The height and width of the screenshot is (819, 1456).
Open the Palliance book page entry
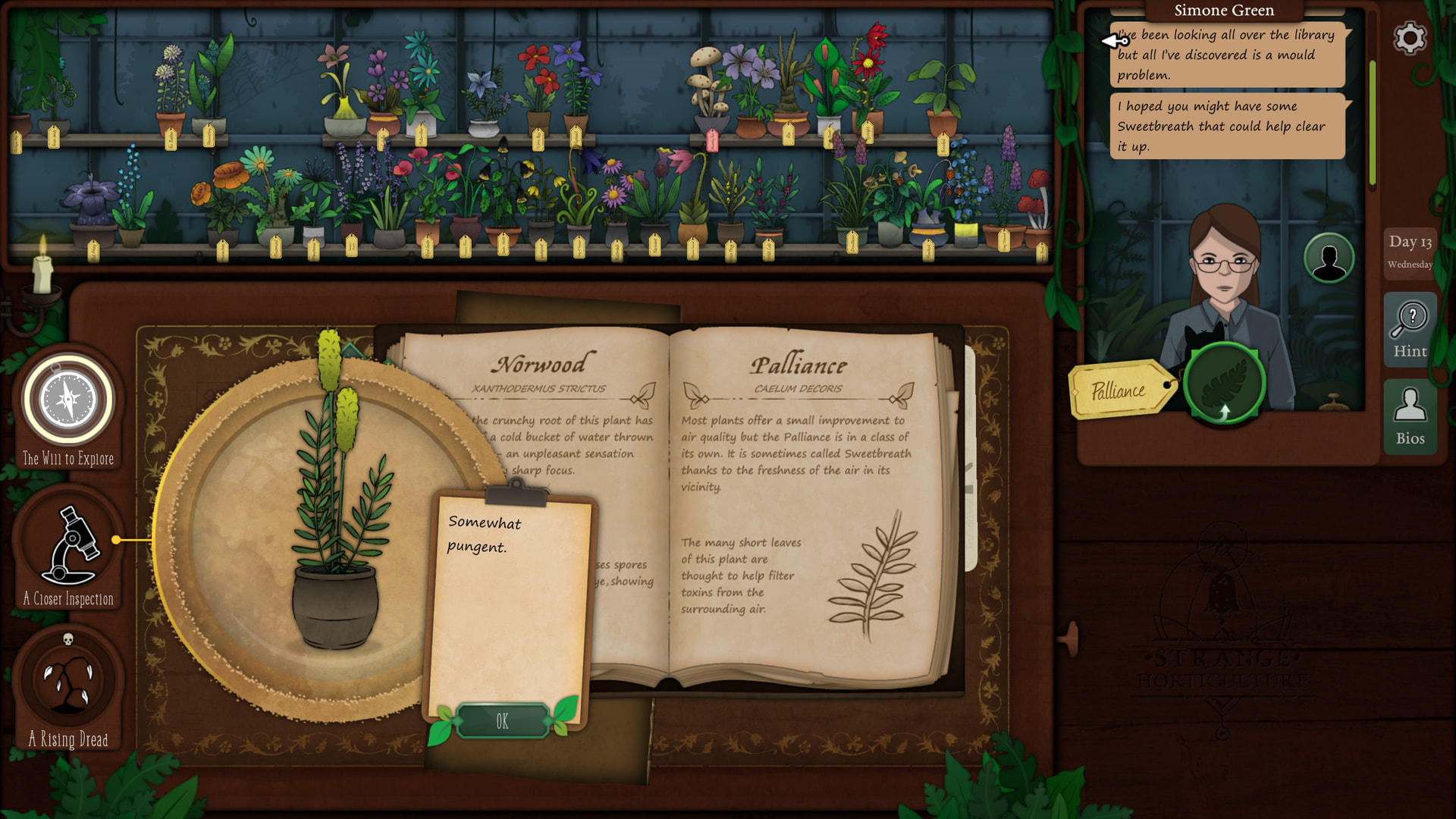798,366
